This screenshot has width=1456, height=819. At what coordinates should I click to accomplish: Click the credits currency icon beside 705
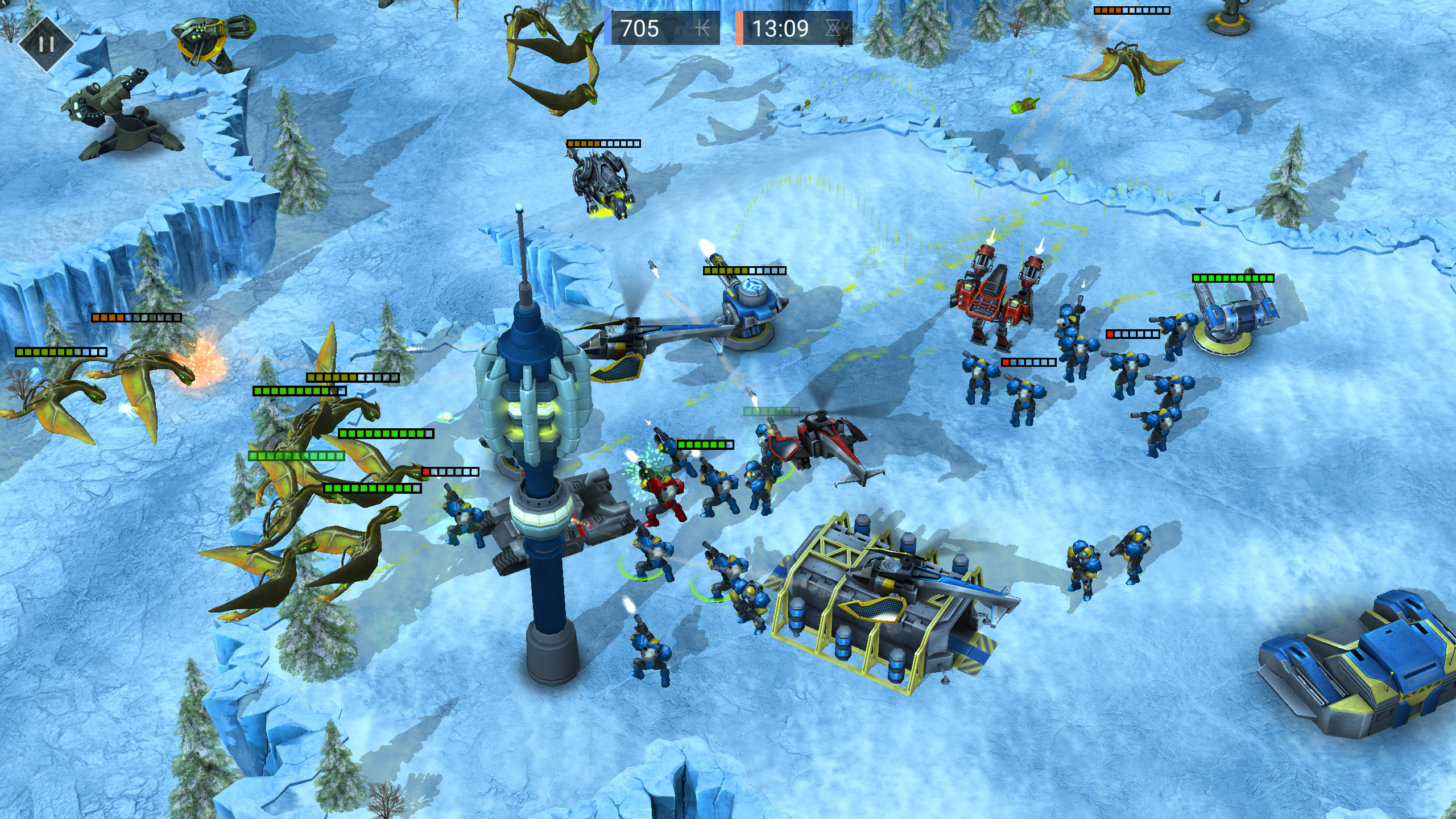pos(704,27)
